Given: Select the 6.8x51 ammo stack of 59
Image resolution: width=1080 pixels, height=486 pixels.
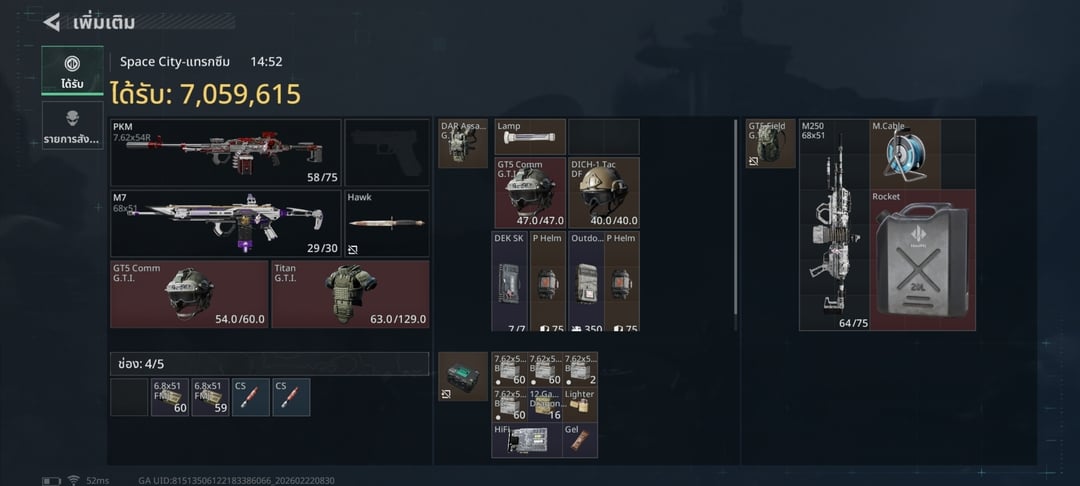Looking at the screenshot, I should click(211, 397).
